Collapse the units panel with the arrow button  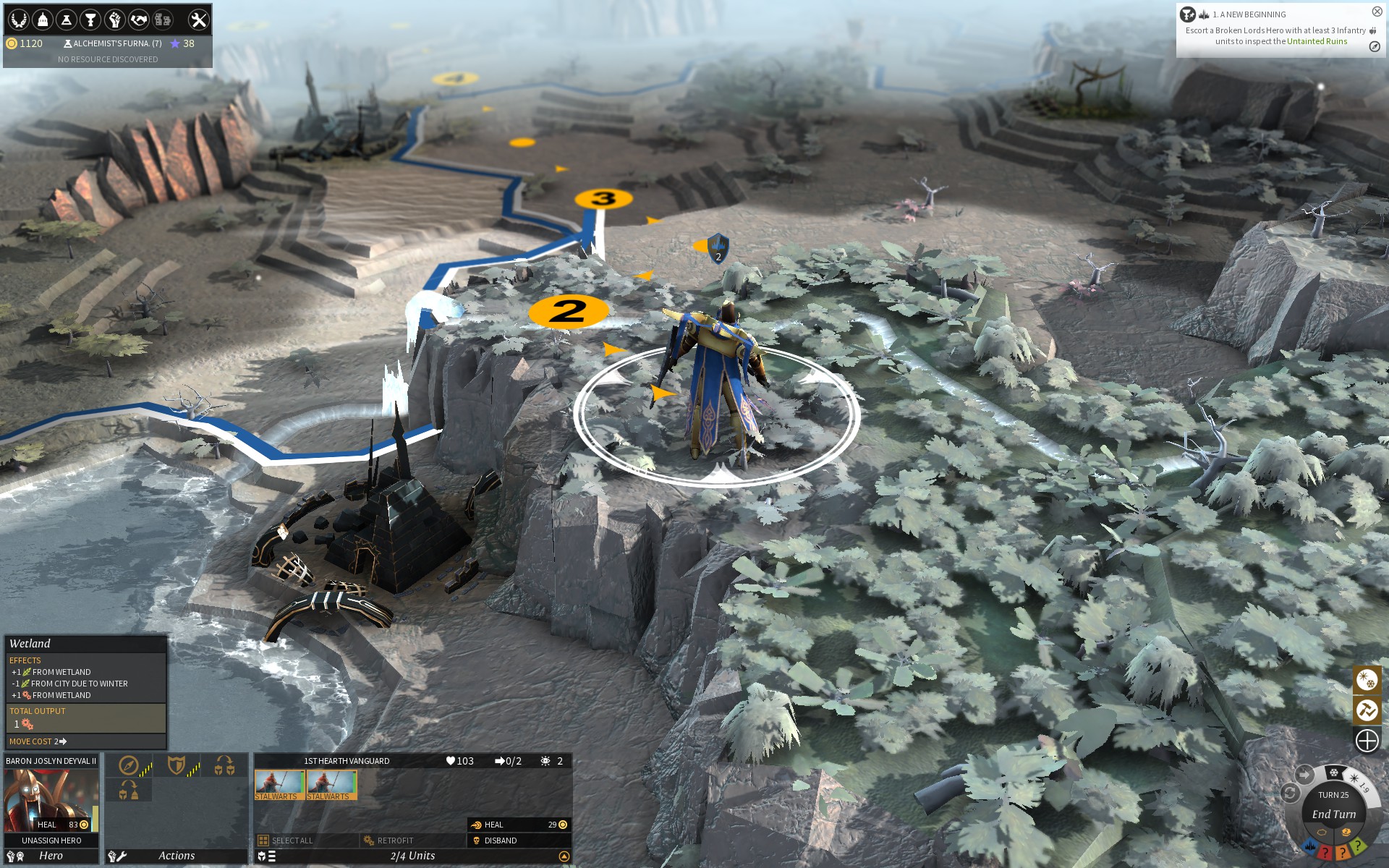click(x=564, y=856)
